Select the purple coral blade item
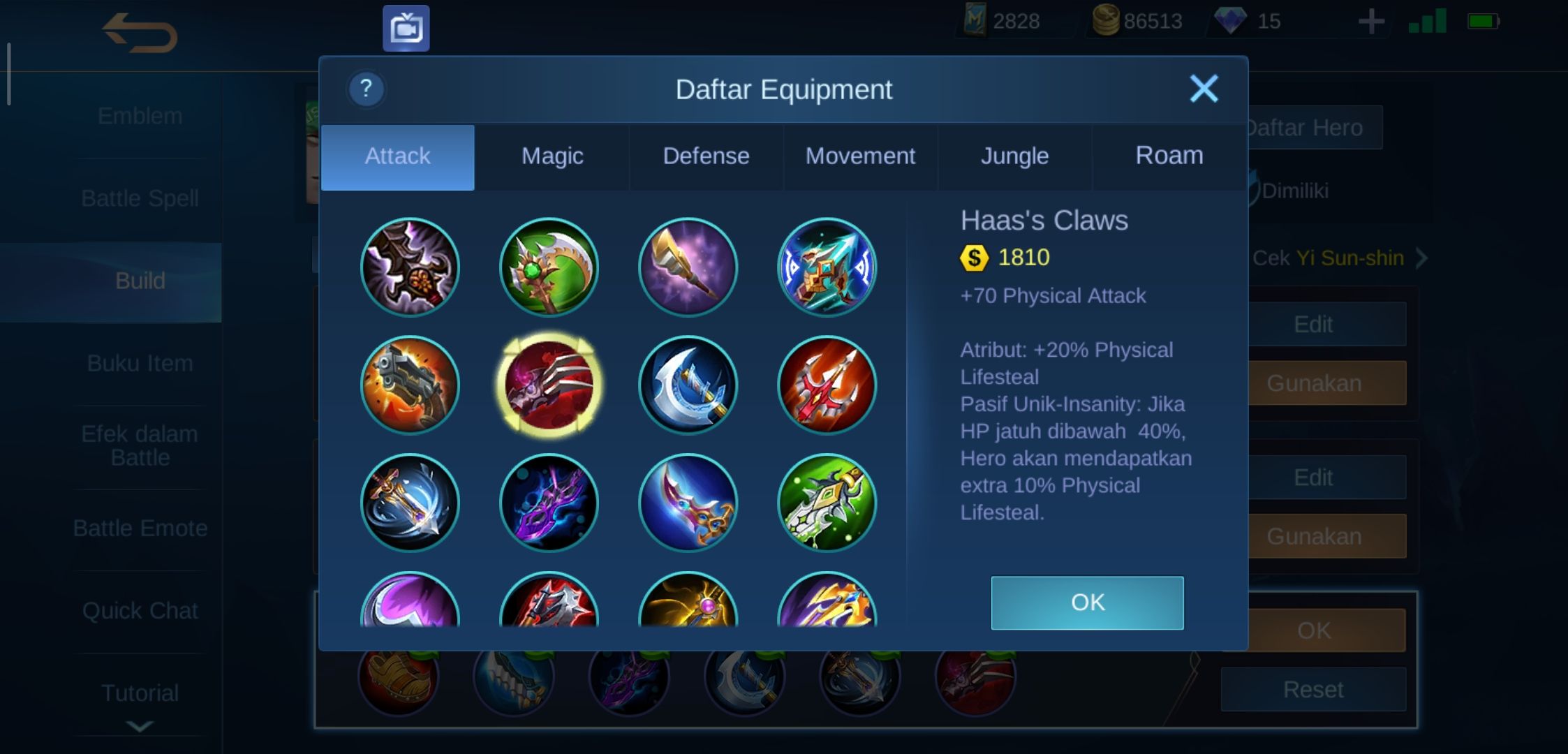This screenshot has height=754, width=1568. coord(549,503)
